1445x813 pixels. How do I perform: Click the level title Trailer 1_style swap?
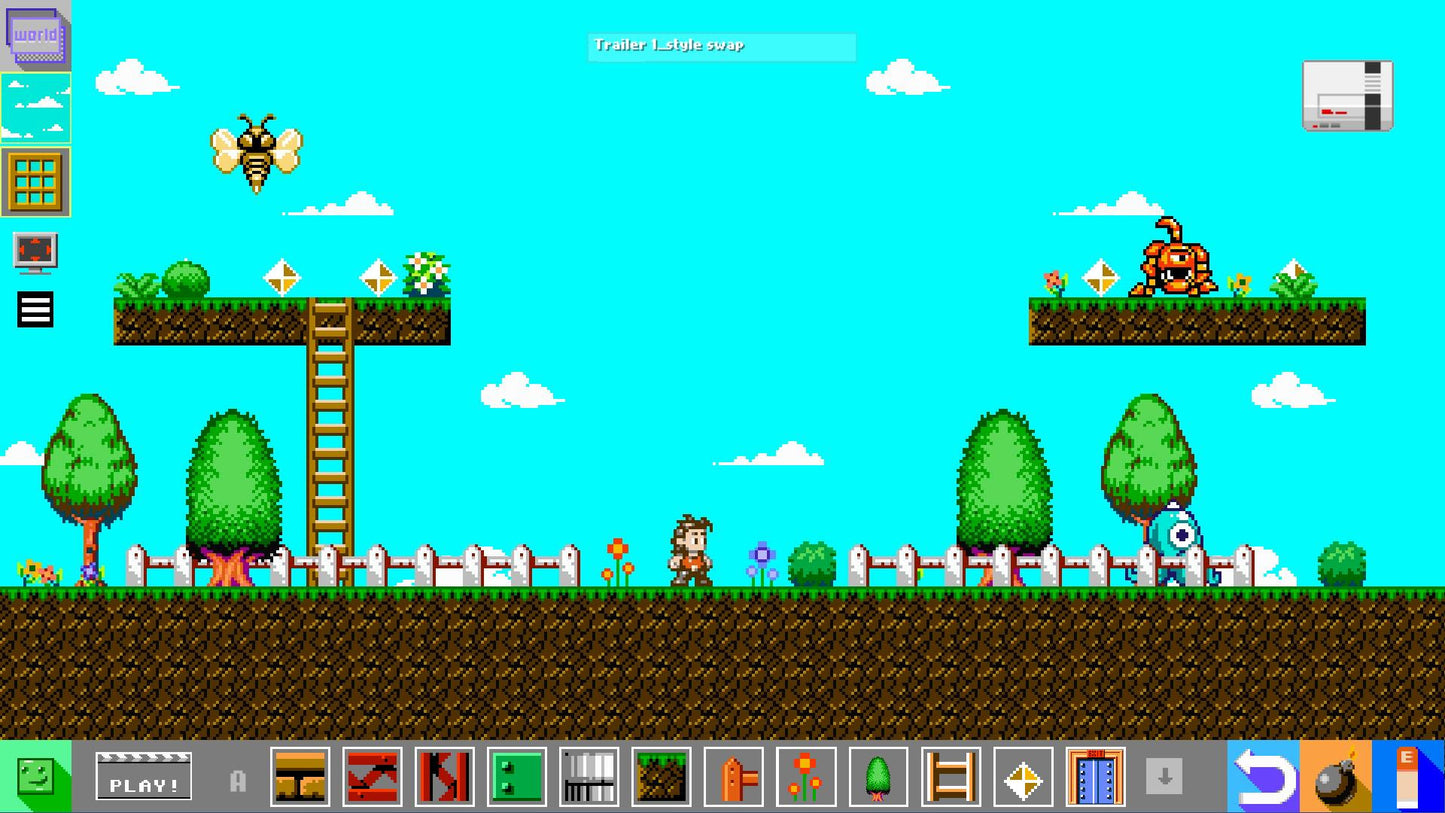click(720, 45)
